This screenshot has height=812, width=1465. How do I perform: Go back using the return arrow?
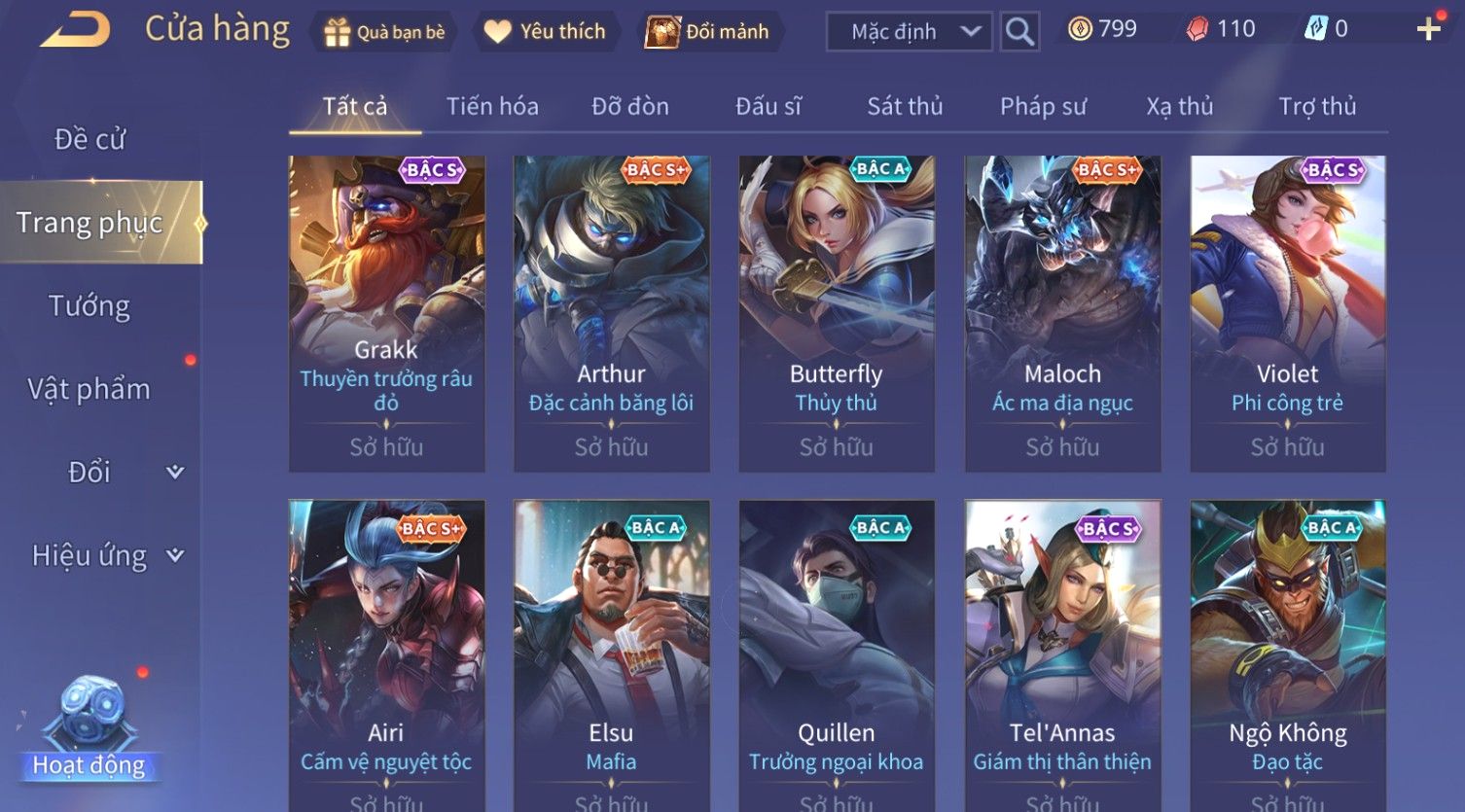tap(76, 30)
